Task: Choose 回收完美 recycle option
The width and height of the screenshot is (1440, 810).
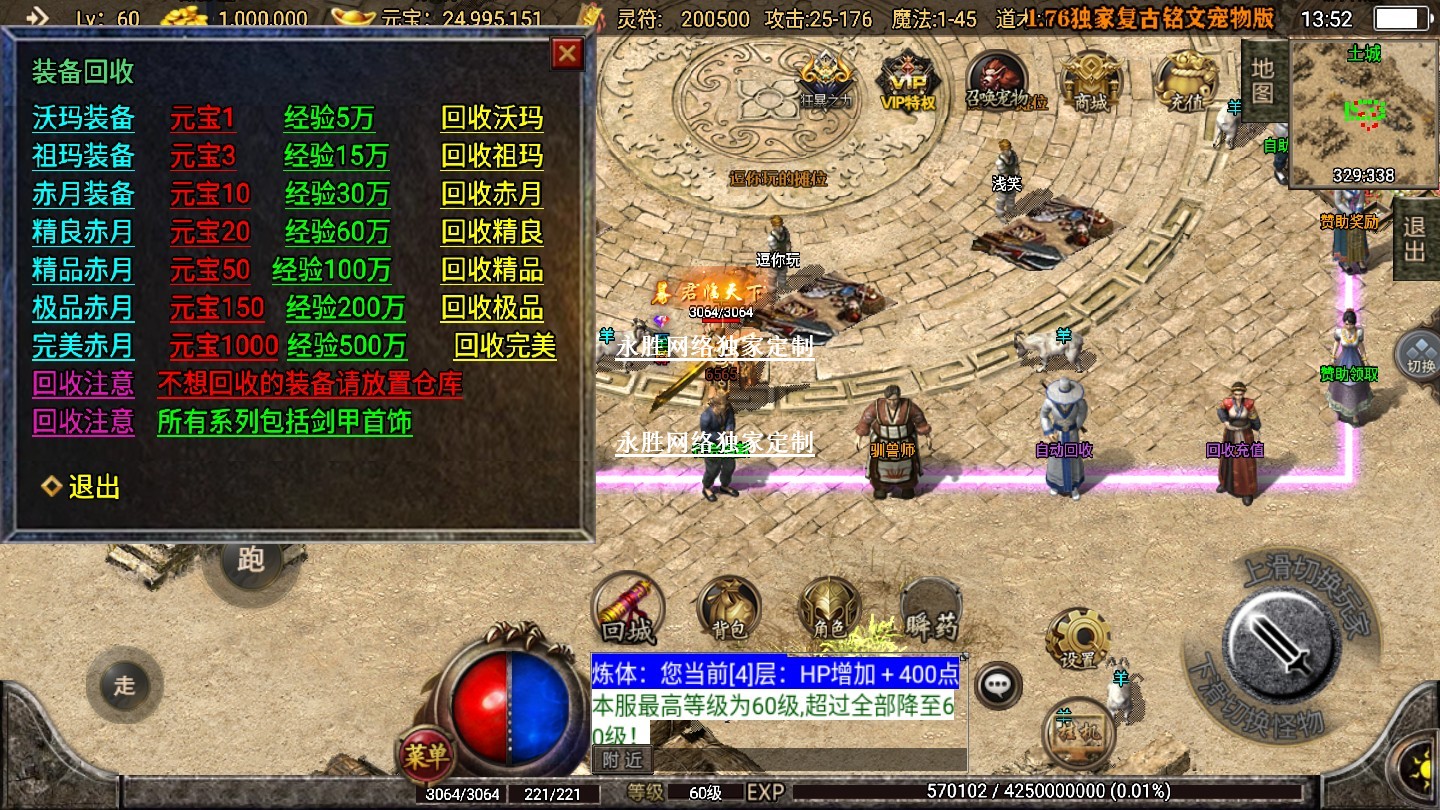Action: pyautogui.click(x=505, y=346)
